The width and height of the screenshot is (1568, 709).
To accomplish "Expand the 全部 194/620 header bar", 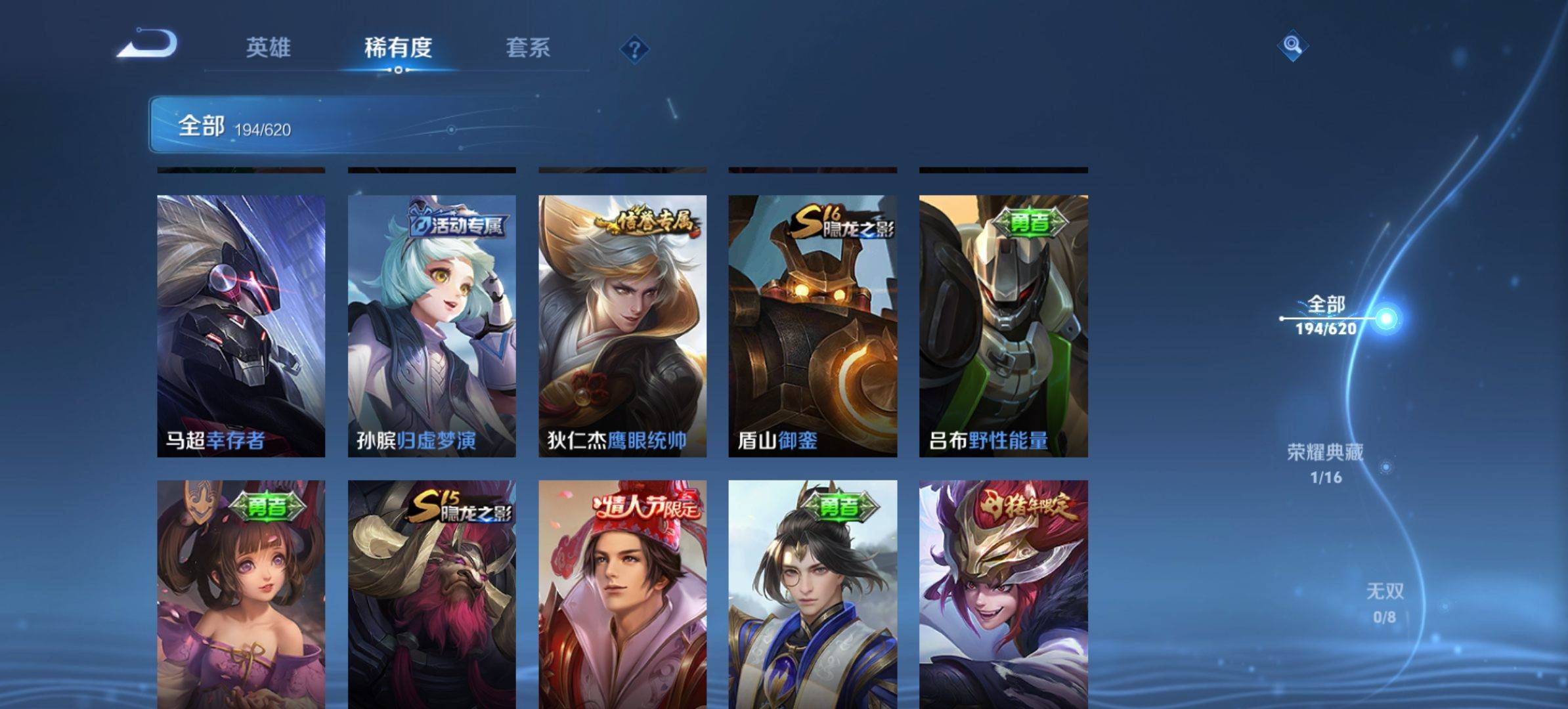I will click(x=341, y=125).
